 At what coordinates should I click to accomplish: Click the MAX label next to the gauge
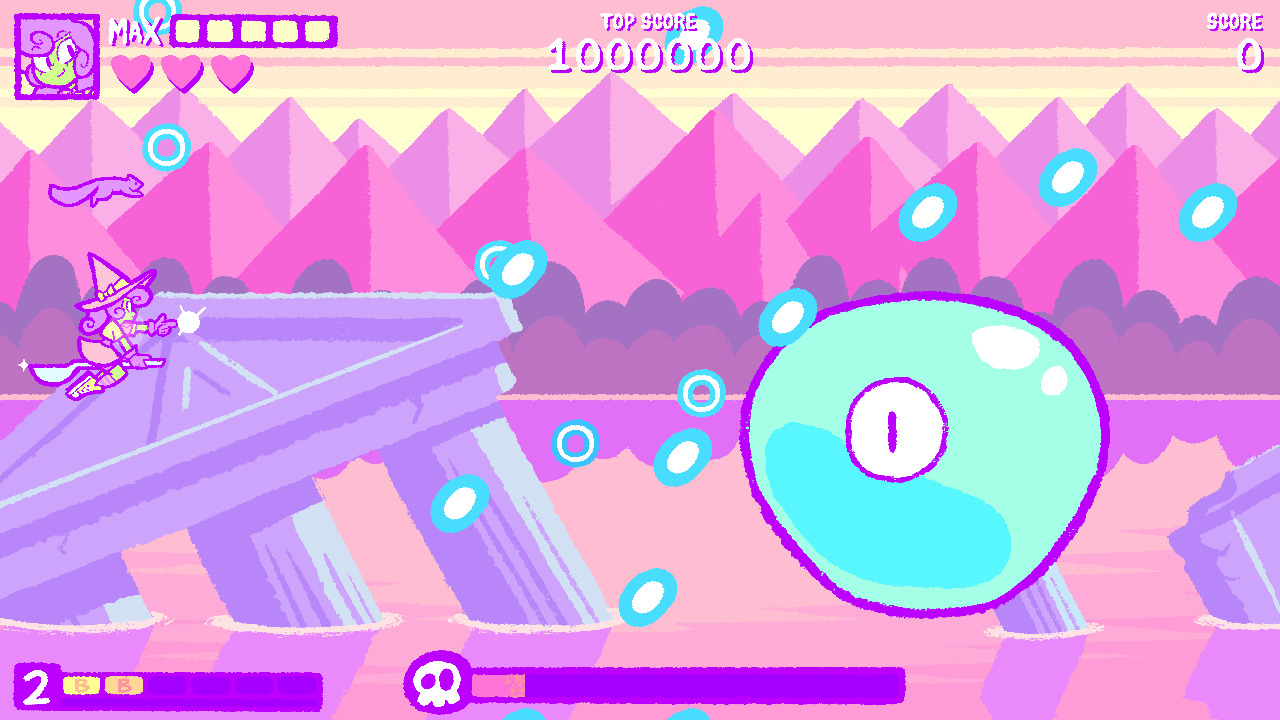click(x=137, y=30)
